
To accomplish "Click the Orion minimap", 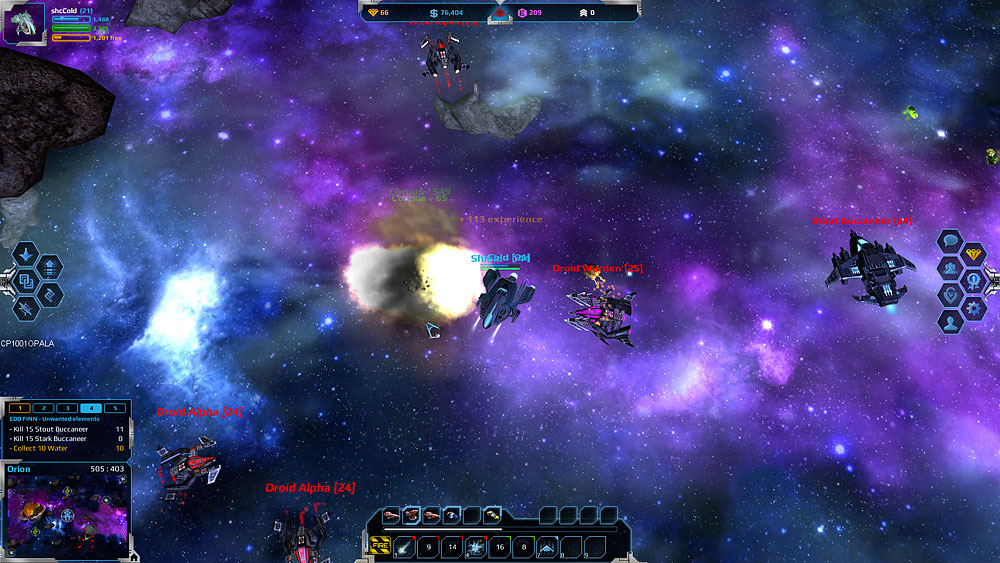I will tap(66, 510).
